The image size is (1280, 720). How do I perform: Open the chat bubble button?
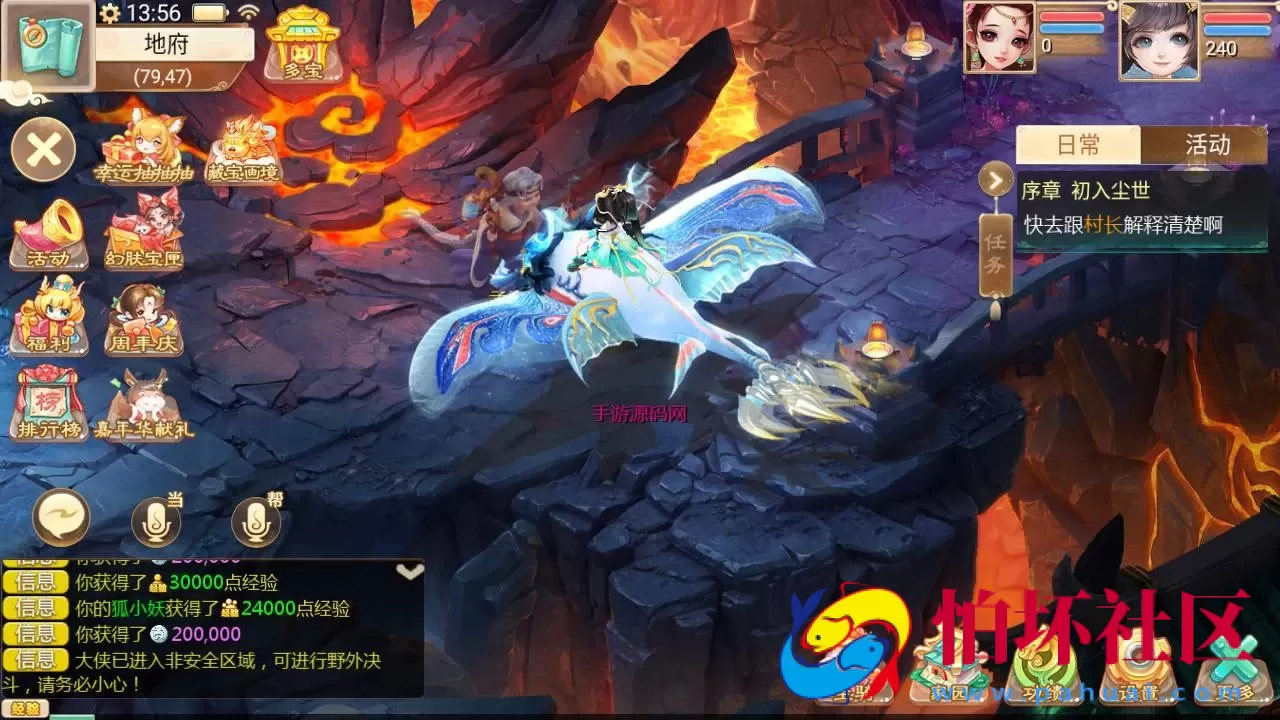point(61,518)
